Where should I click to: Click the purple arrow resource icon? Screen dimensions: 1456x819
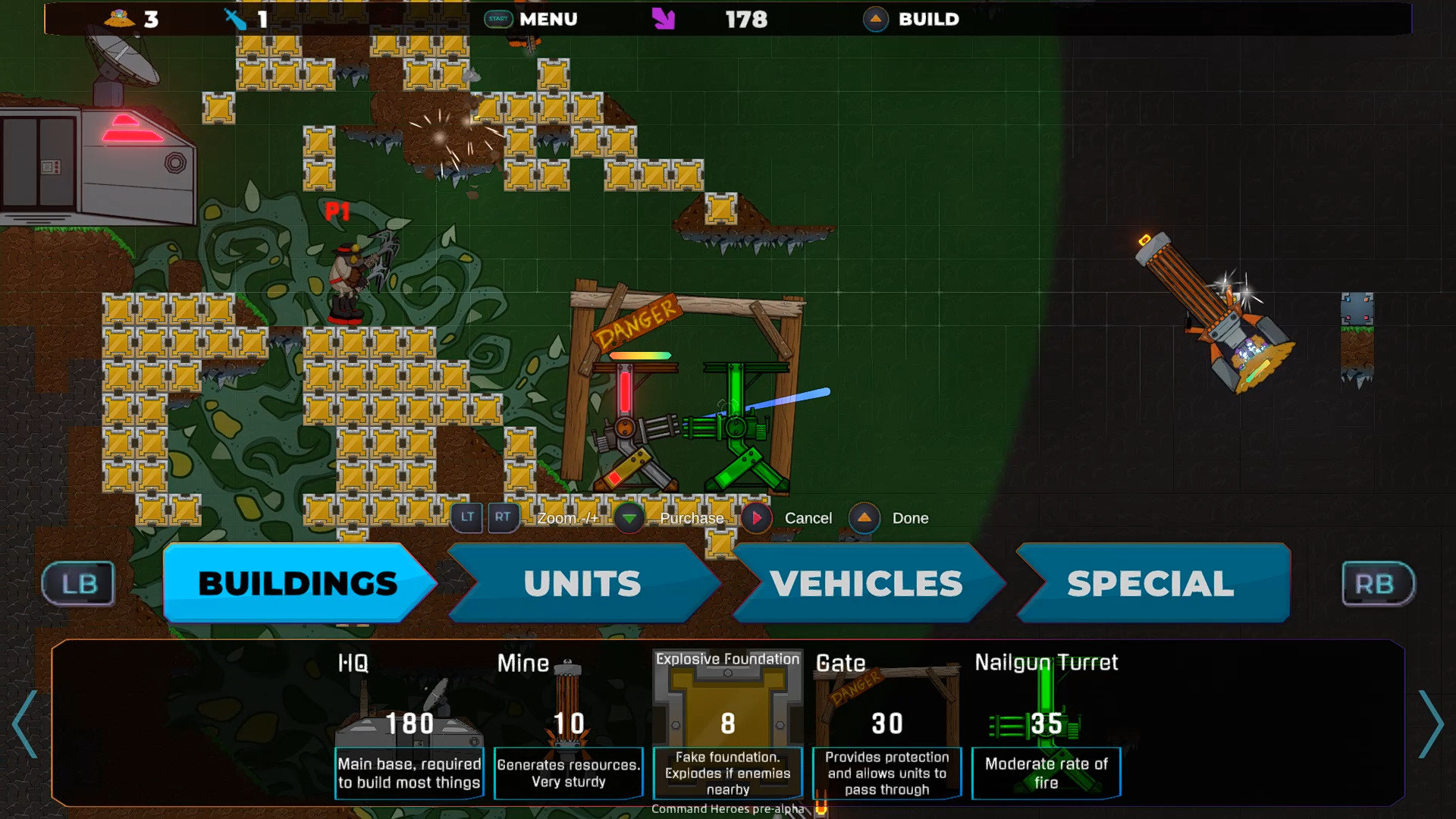click(663, 19)
